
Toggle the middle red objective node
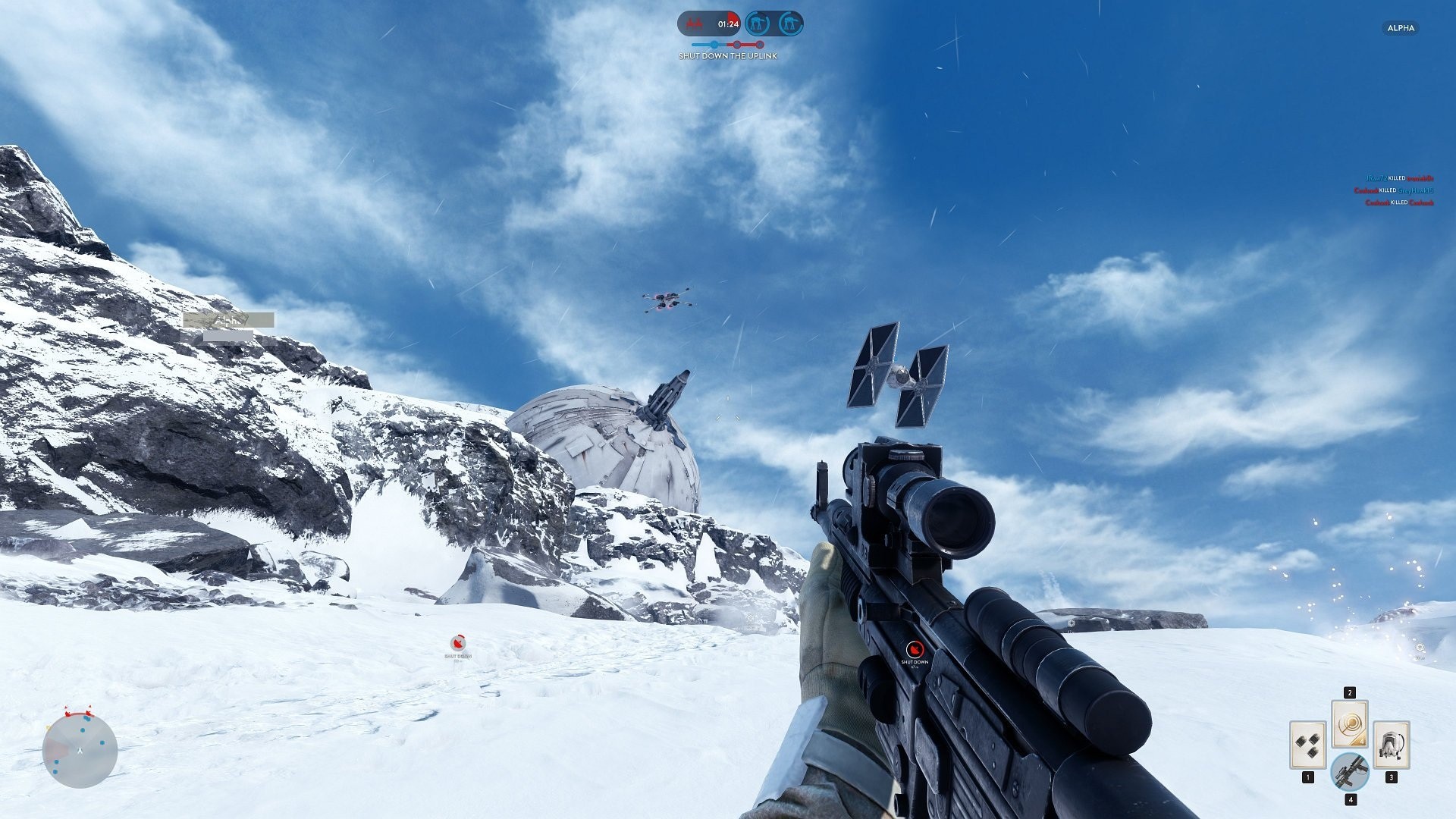pos(736,44)
